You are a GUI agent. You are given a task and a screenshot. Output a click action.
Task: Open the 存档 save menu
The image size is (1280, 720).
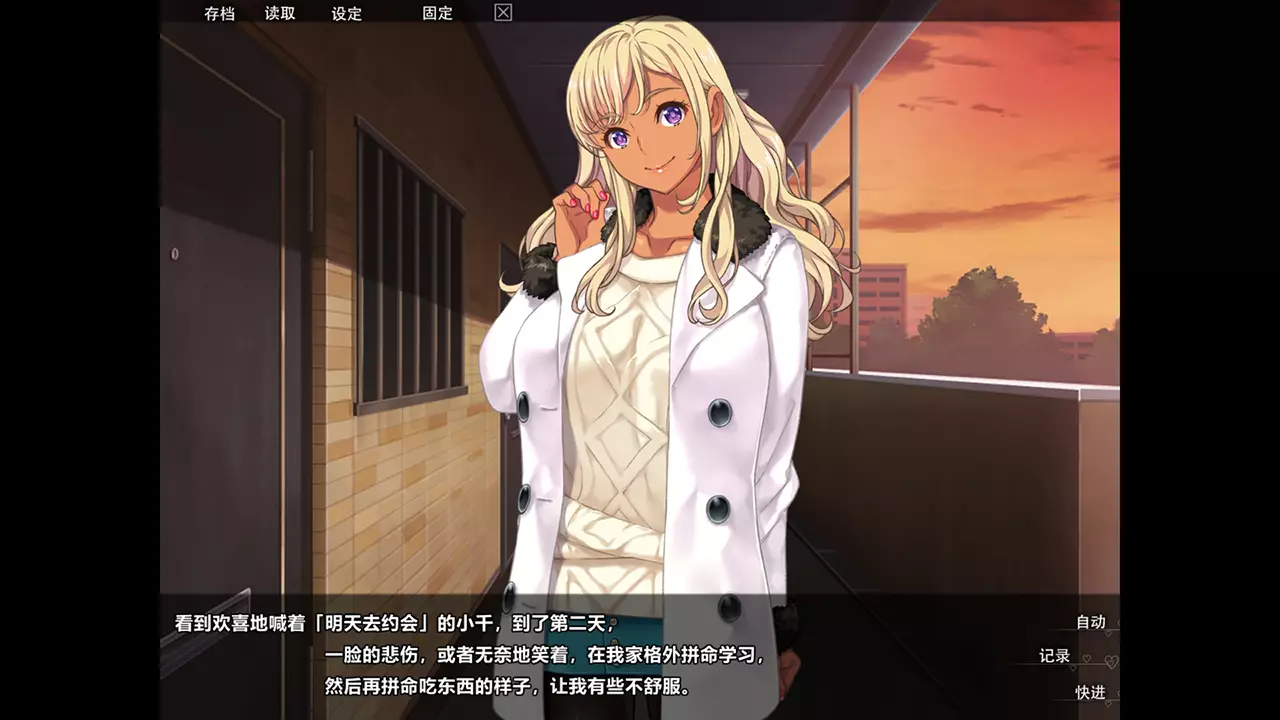pyautogui.click(x=219, y=13)
